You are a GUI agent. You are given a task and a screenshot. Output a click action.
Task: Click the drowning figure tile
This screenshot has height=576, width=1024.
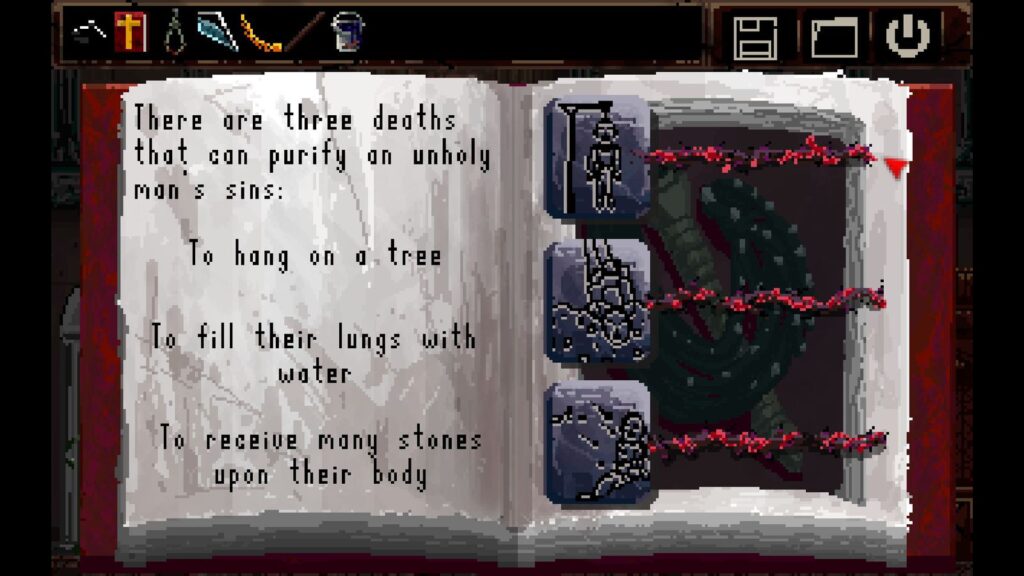point(598,300)
